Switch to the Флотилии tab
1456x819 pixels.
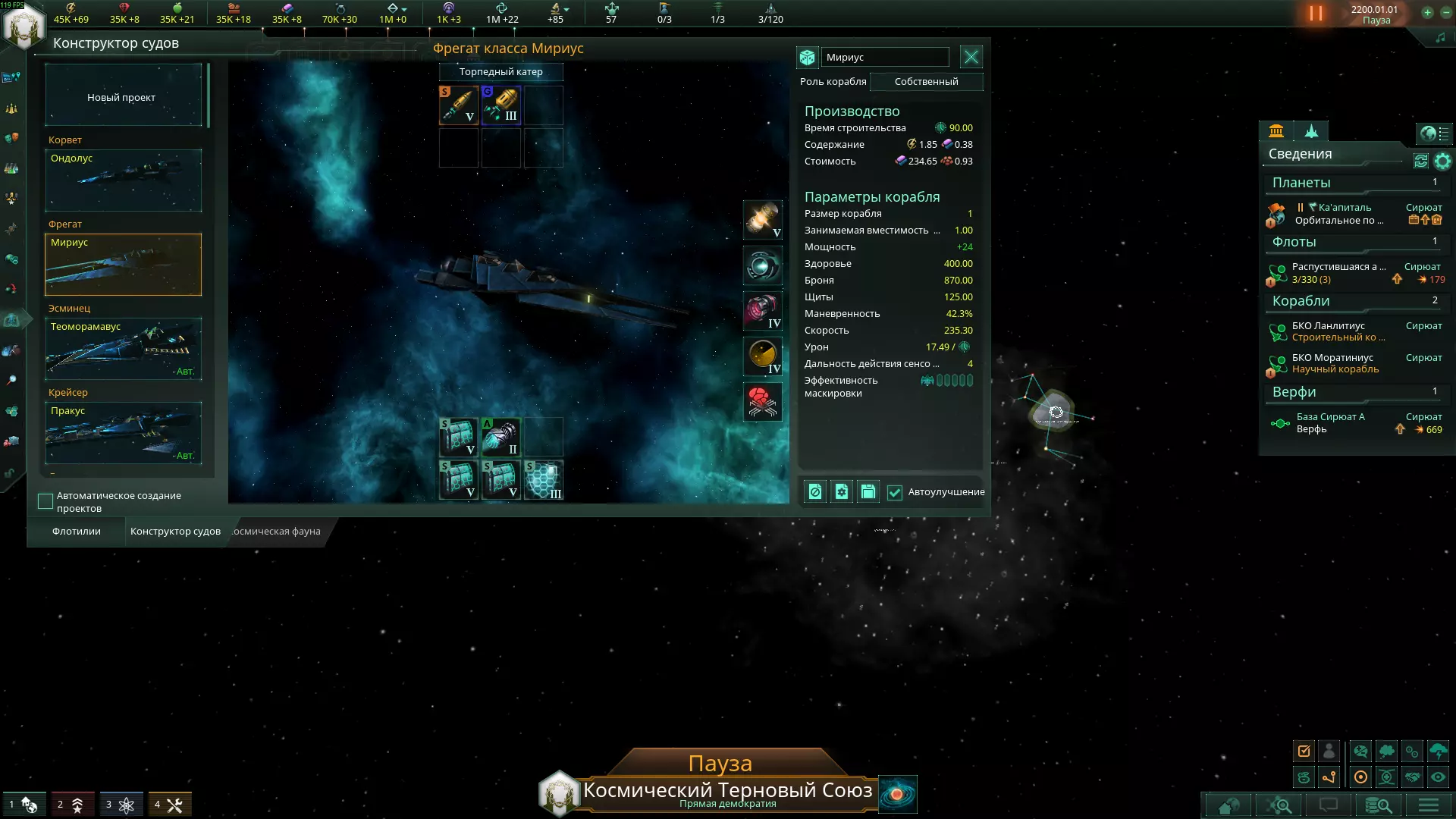click(77, 532)
